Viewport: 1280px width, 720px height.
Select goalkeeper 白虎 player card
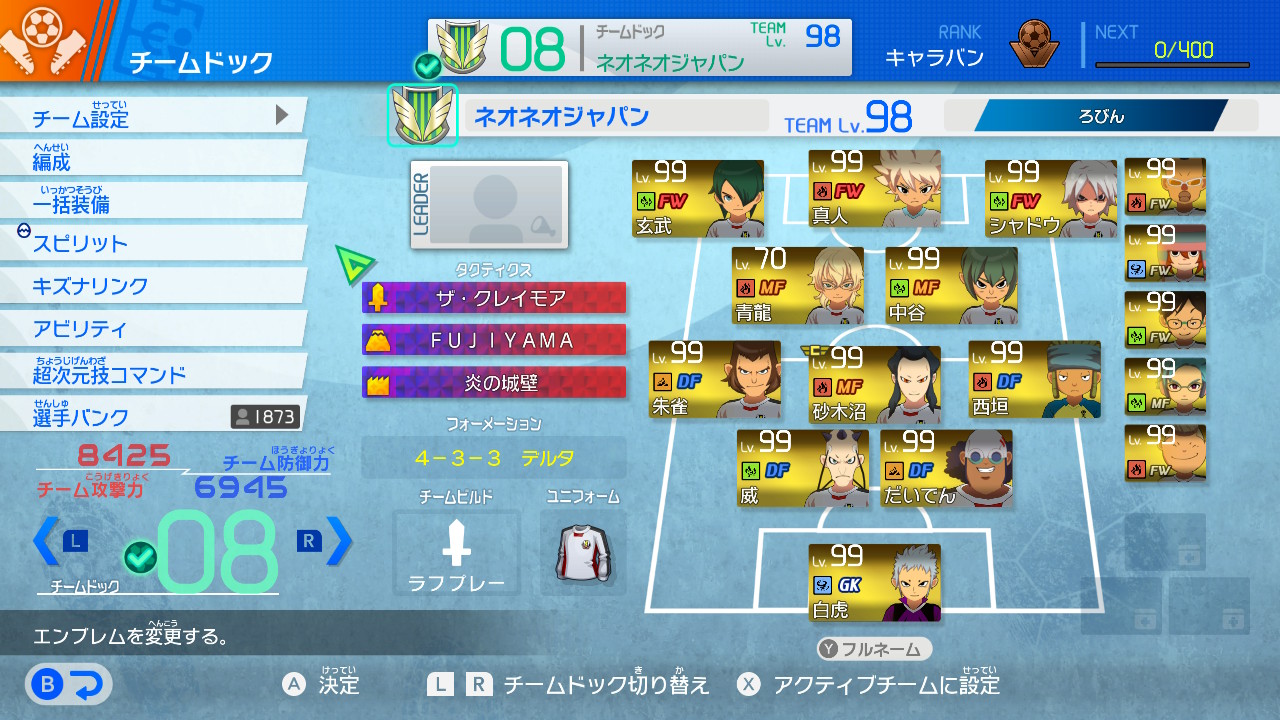[x=874, y=583]
